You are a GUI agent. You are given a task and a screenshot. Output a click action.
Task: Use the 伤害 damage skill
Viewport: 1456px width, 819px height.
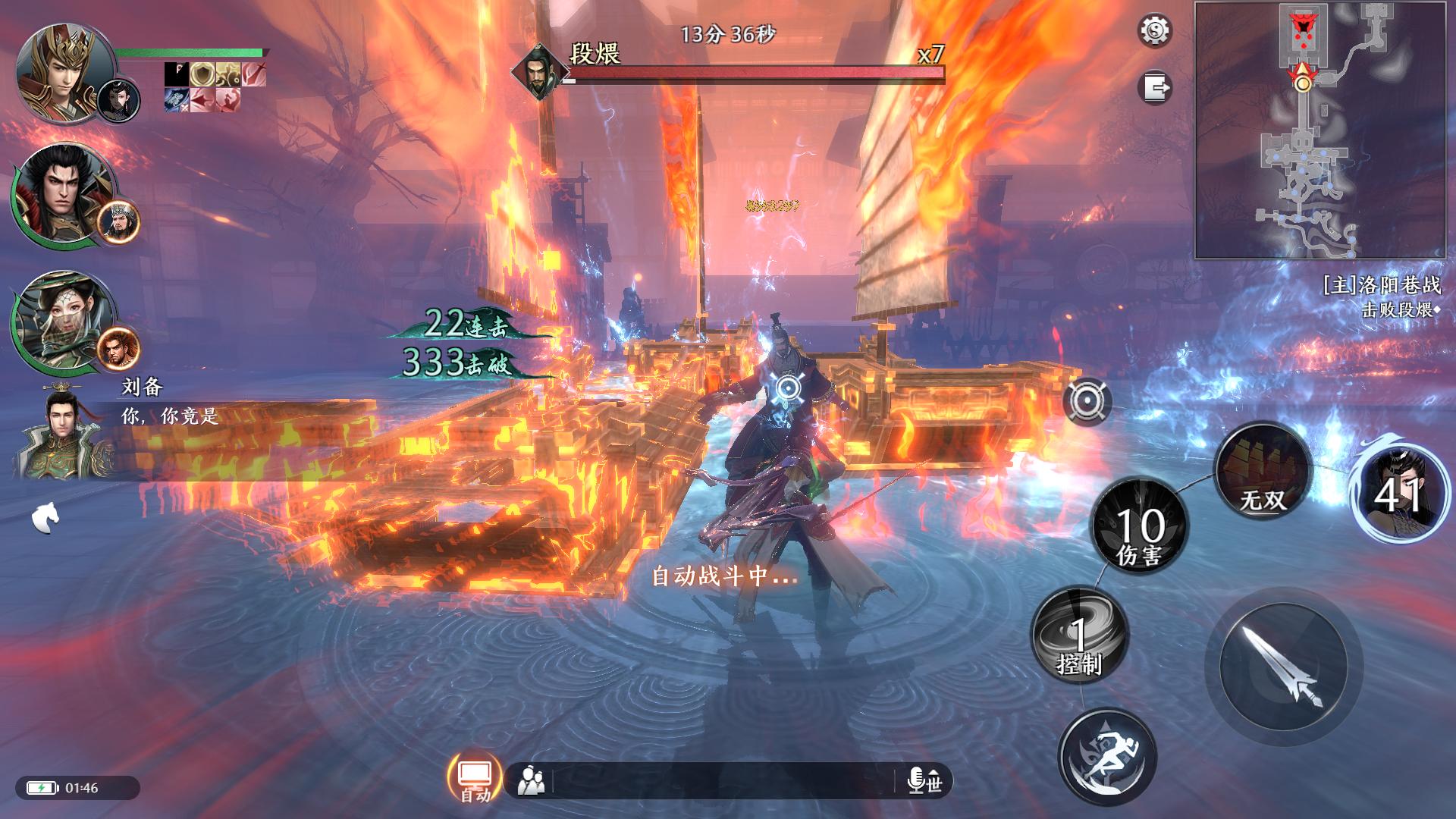(x=1139, y=526)
